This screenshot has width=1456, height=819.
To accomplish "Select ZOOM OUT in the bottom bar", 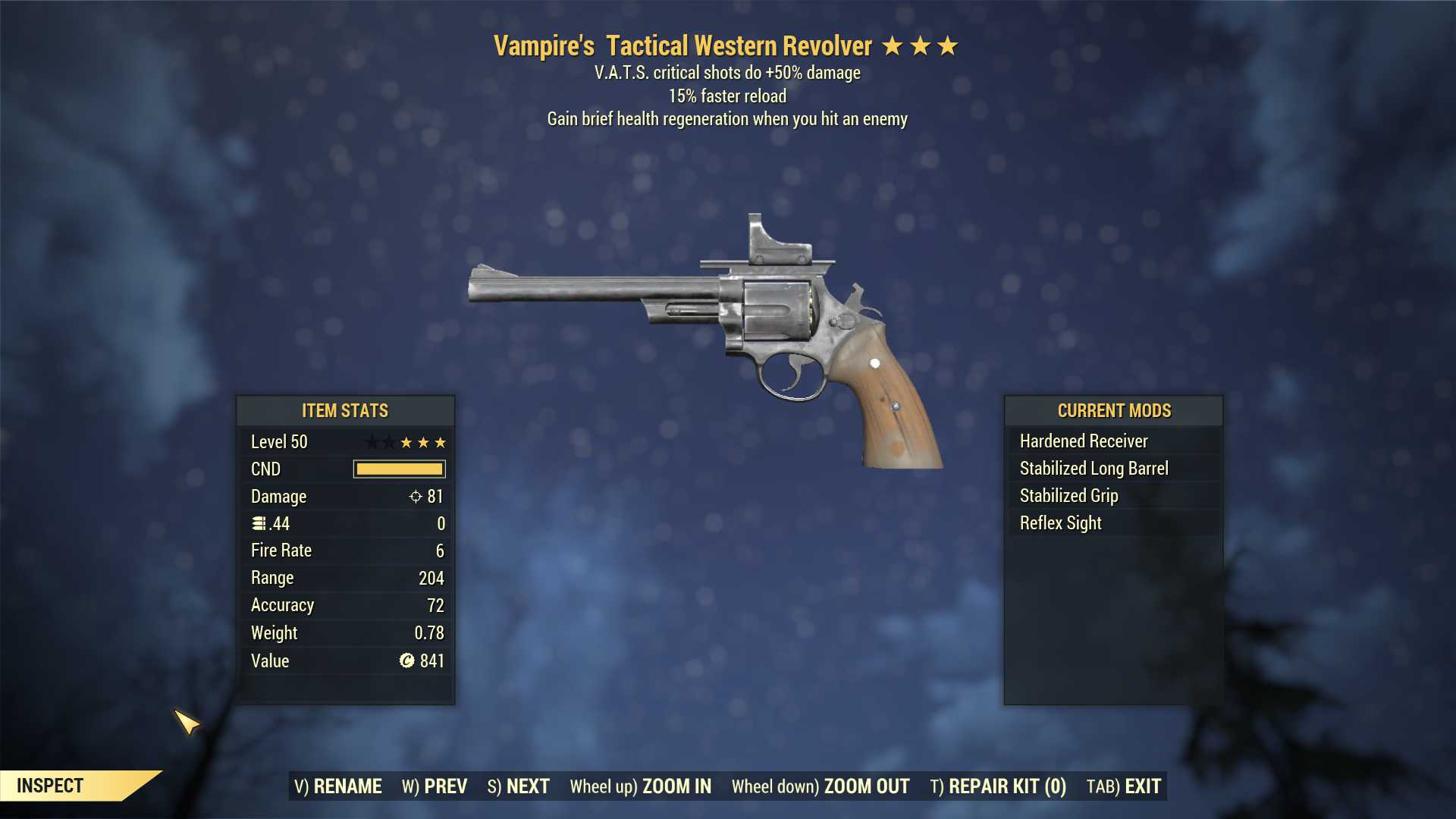I will tap(821, 786).
